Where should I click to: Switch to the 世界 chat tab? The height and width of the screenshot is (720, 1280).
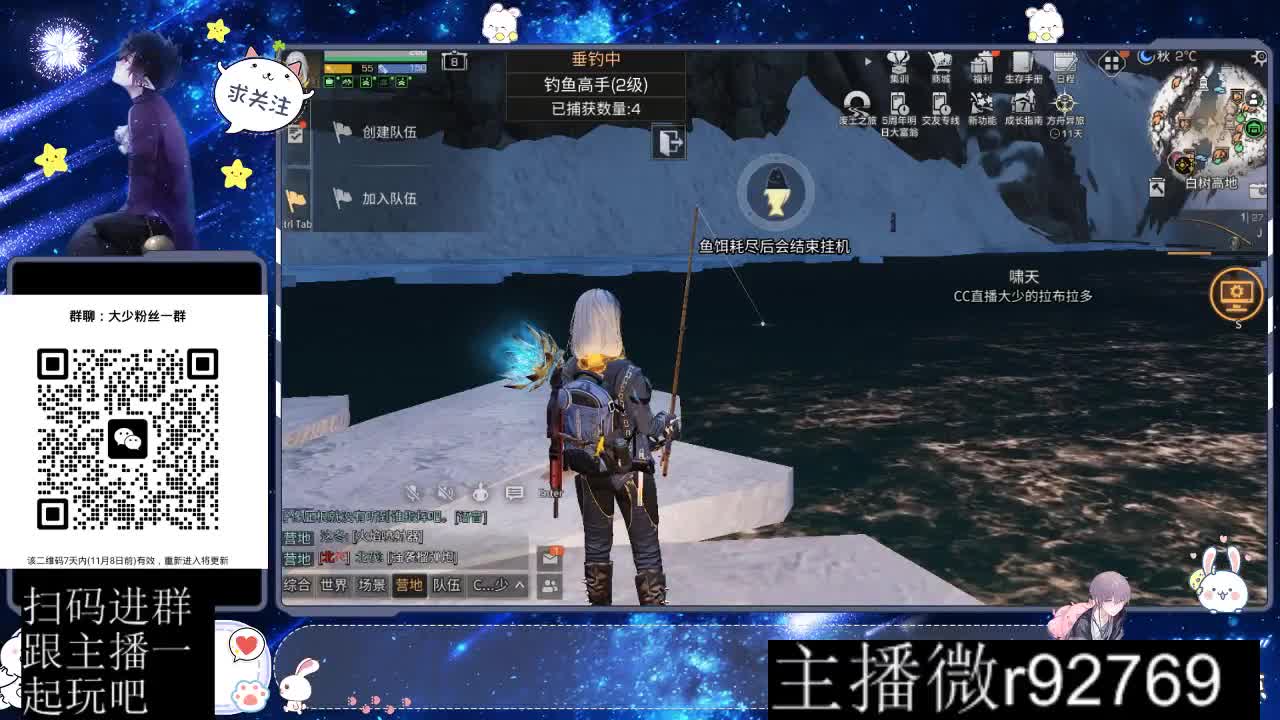pyautogui.click(x=332, y=585)
